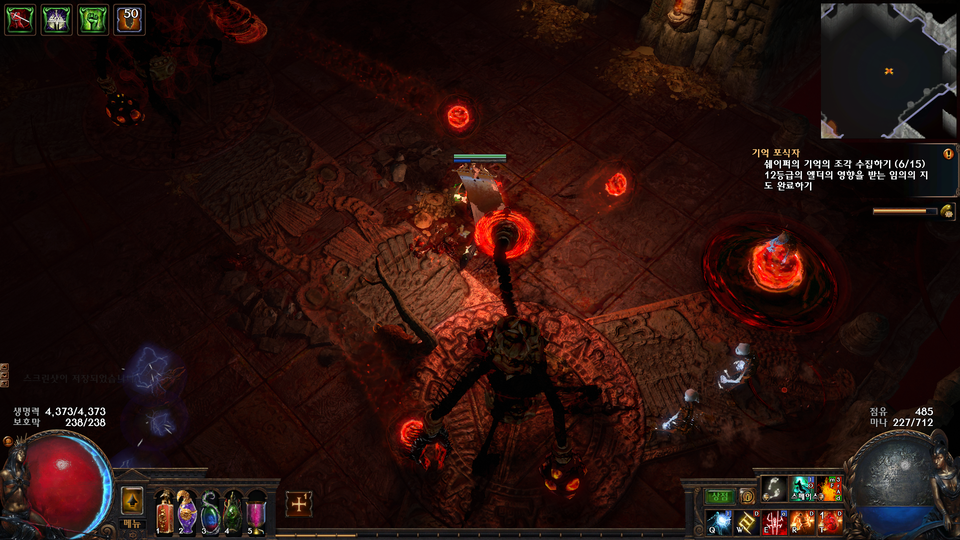Use the purple flask in slot 2

(x=187, y=511)
